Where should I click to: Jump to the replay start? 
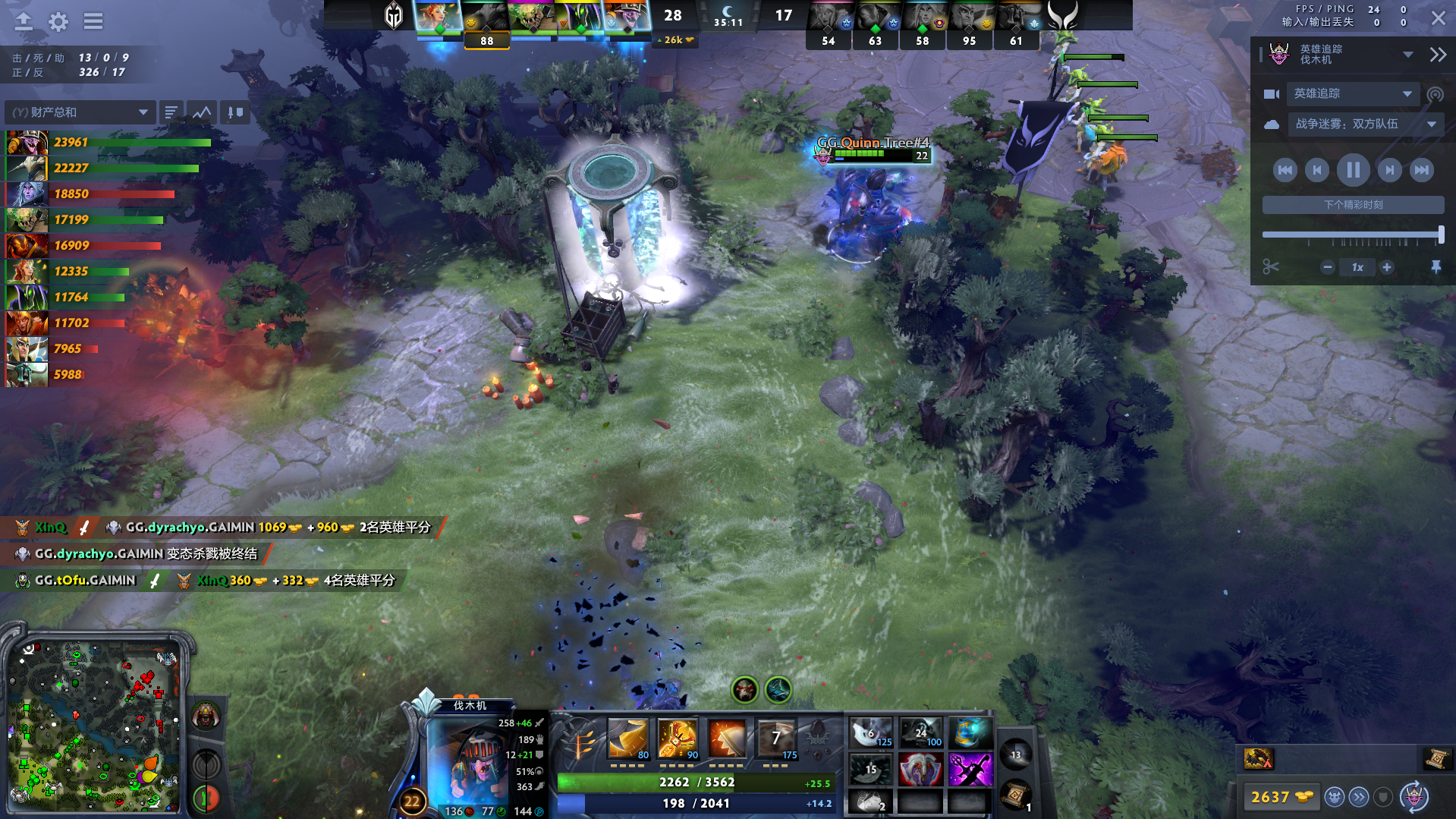point(1285,170)
